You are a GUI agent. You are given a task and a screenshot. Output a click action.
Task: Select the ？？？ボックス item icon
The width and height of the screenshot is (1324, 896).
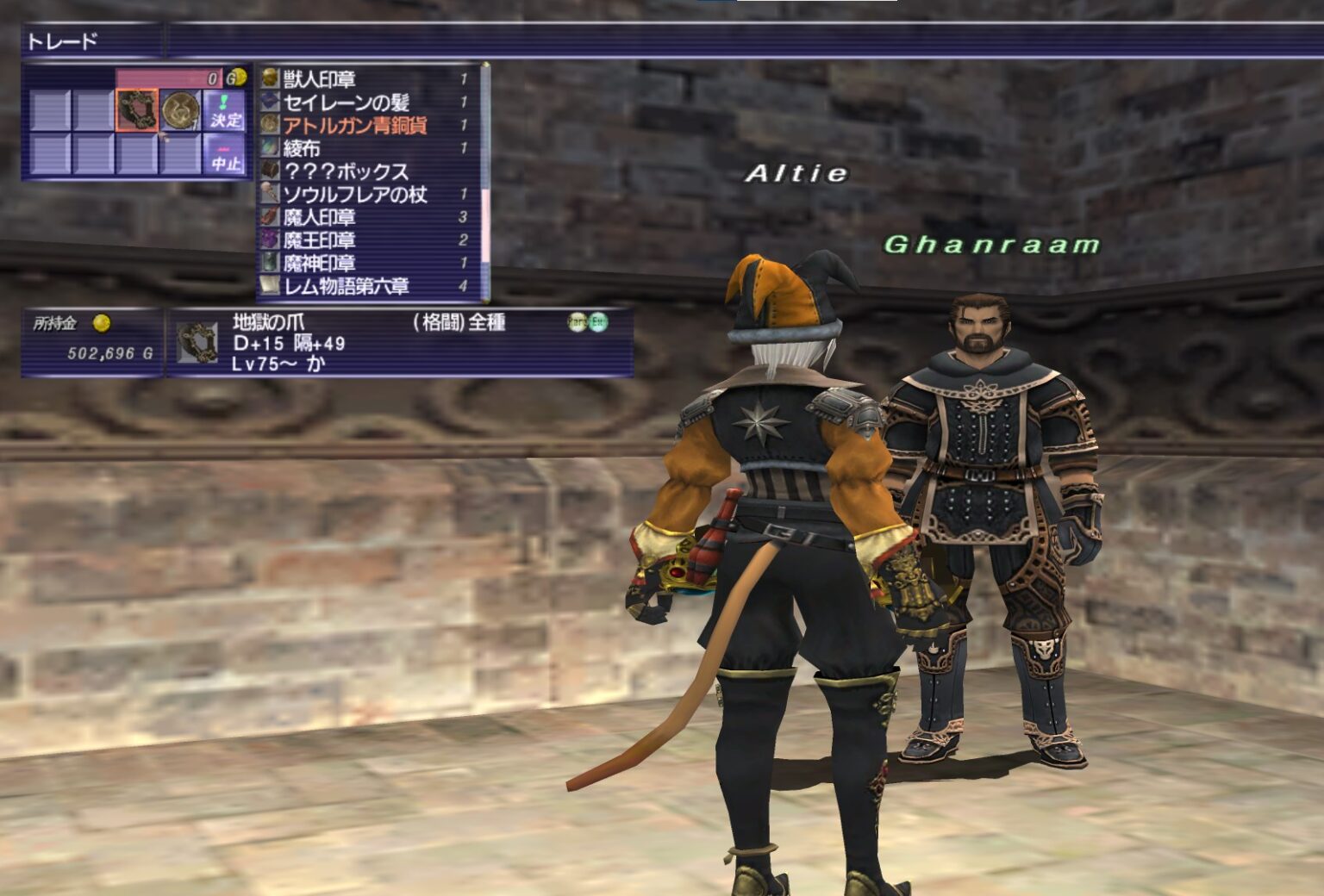[x=269, y=171]
